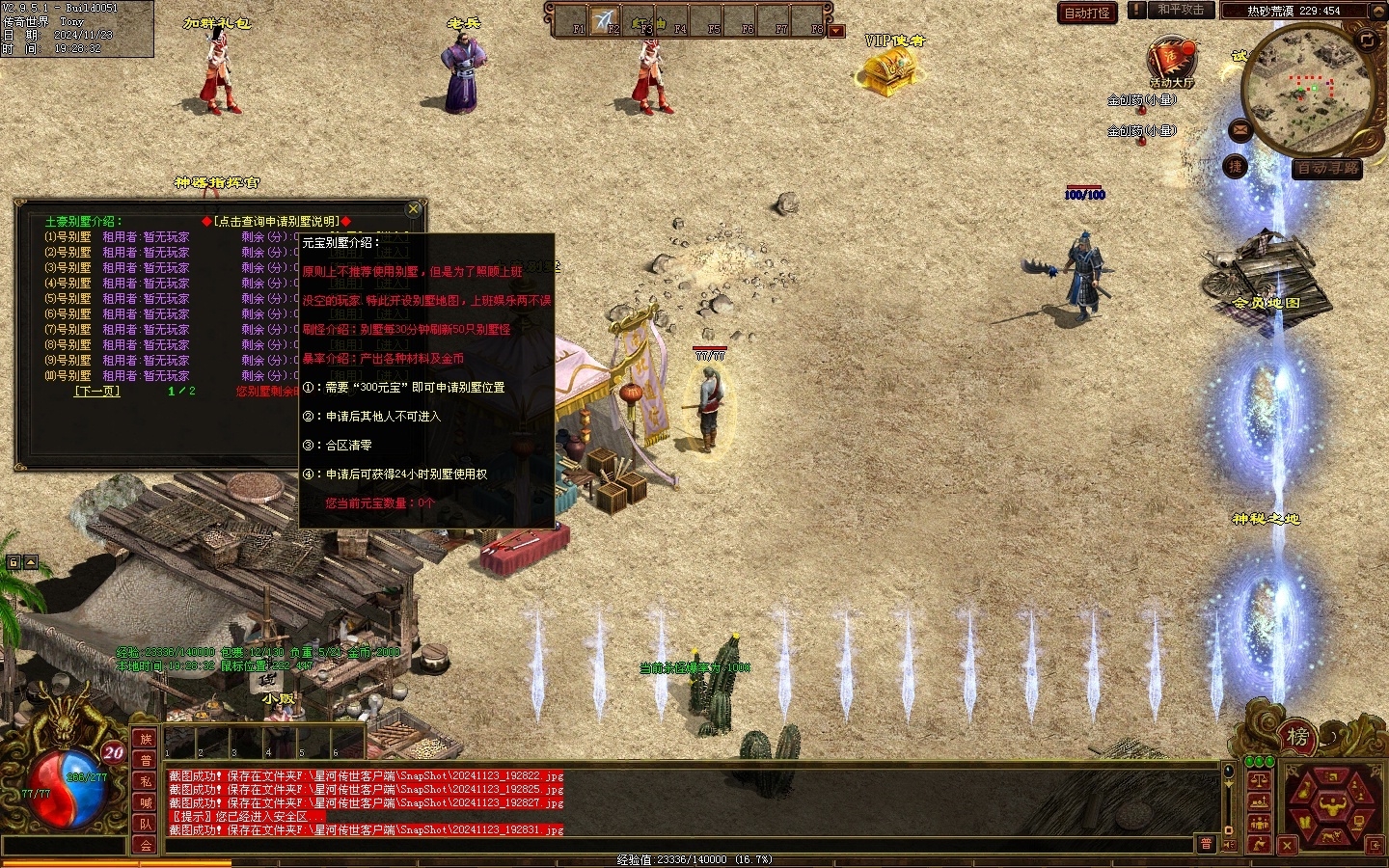Select the 队 team chat channel

146,824
